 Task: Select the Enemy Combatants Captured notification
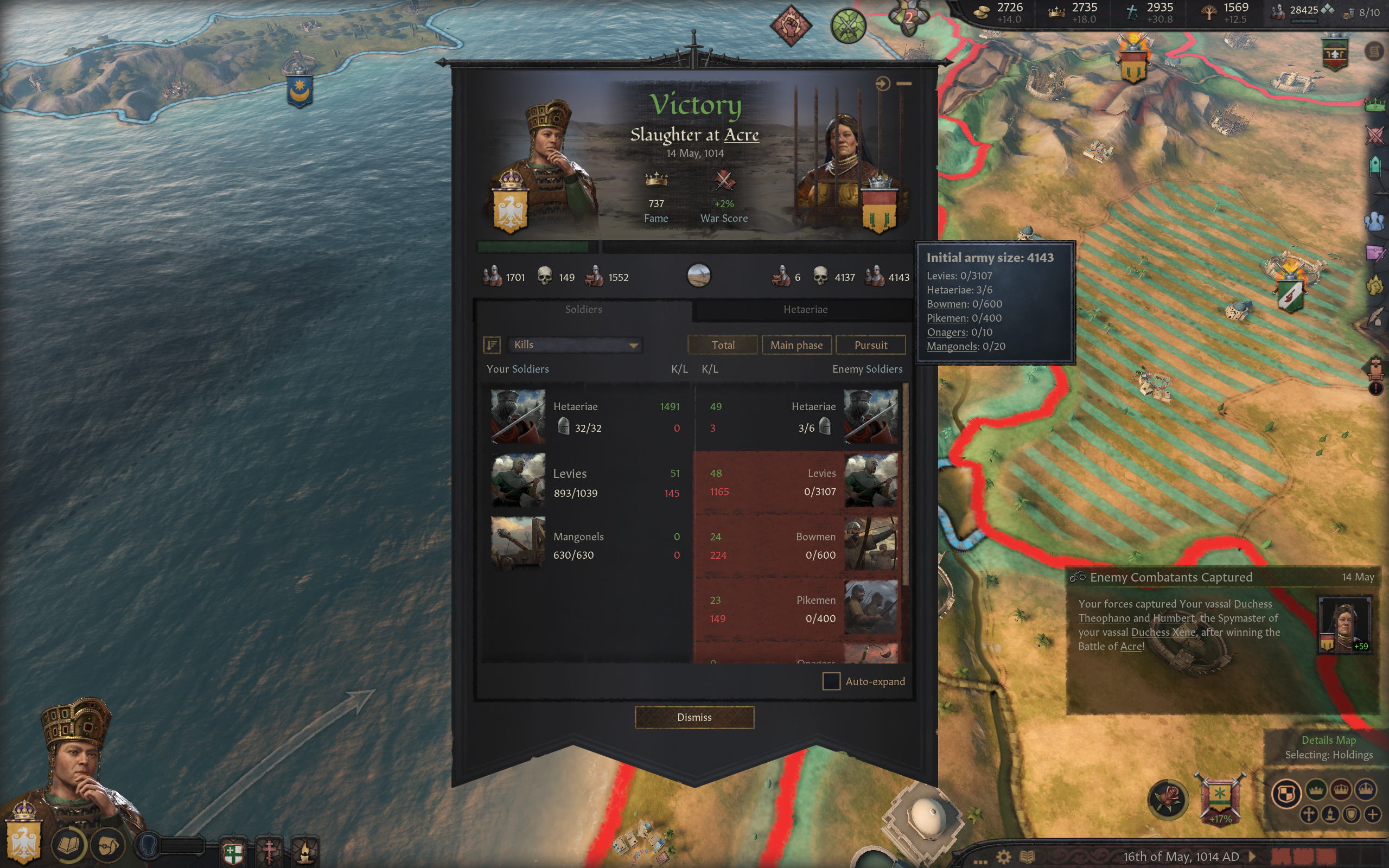pyautogui.click(x=1171, y=577)
